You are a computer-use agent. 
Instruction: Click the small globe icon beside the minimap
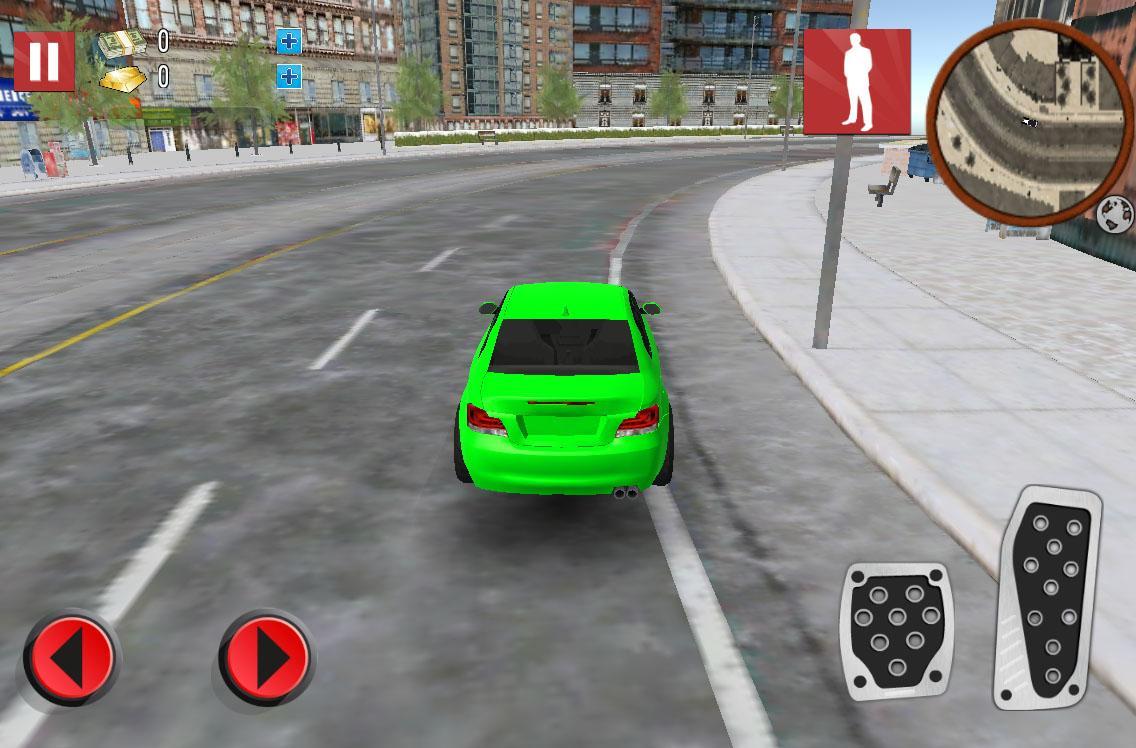coord(1114,214)
